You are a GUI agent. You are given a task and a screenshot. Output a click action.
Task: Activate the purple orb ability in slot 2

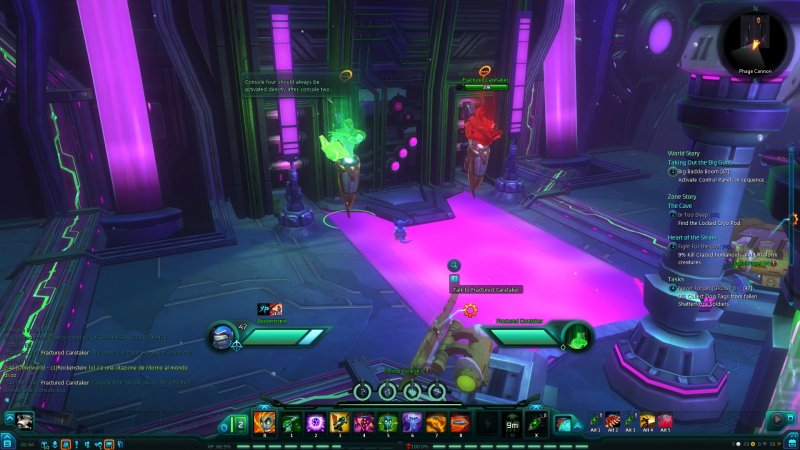pos(314,422)
